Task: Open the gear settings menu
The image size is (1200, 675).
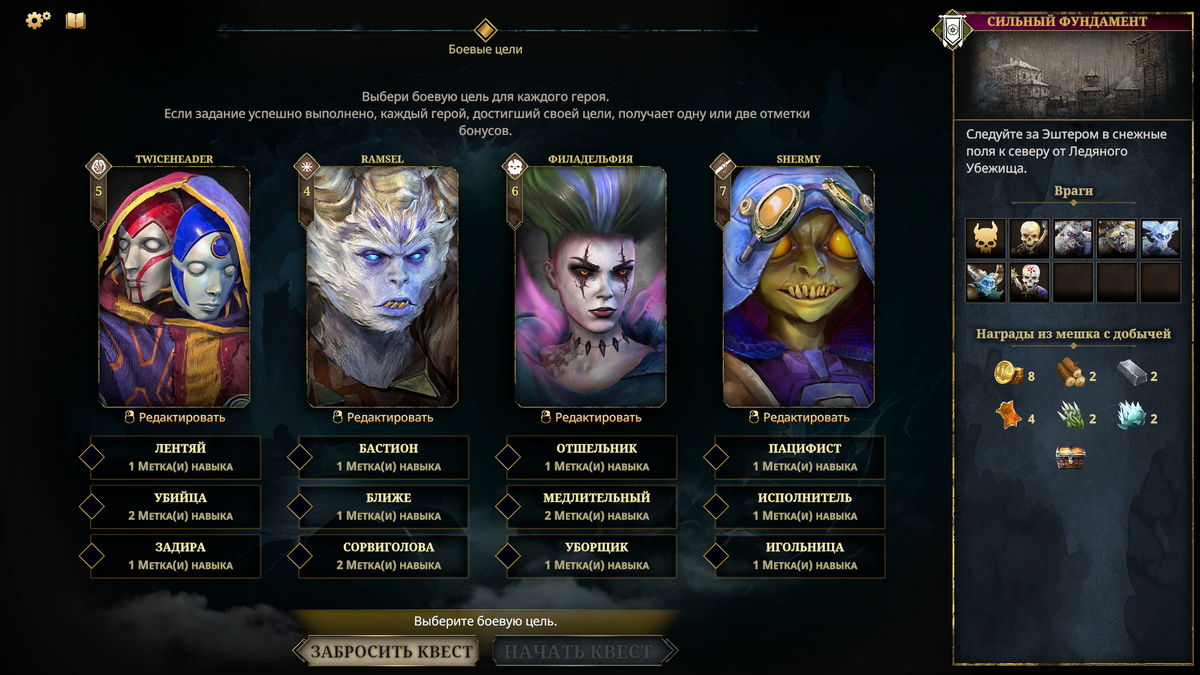Action: pyautogui.click(x=38, y=20)
